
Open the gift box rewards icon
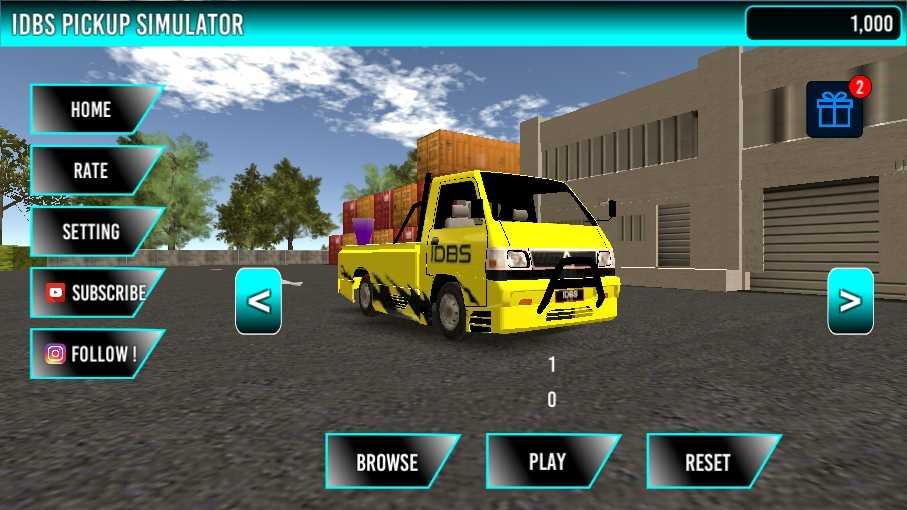(834, 110)
